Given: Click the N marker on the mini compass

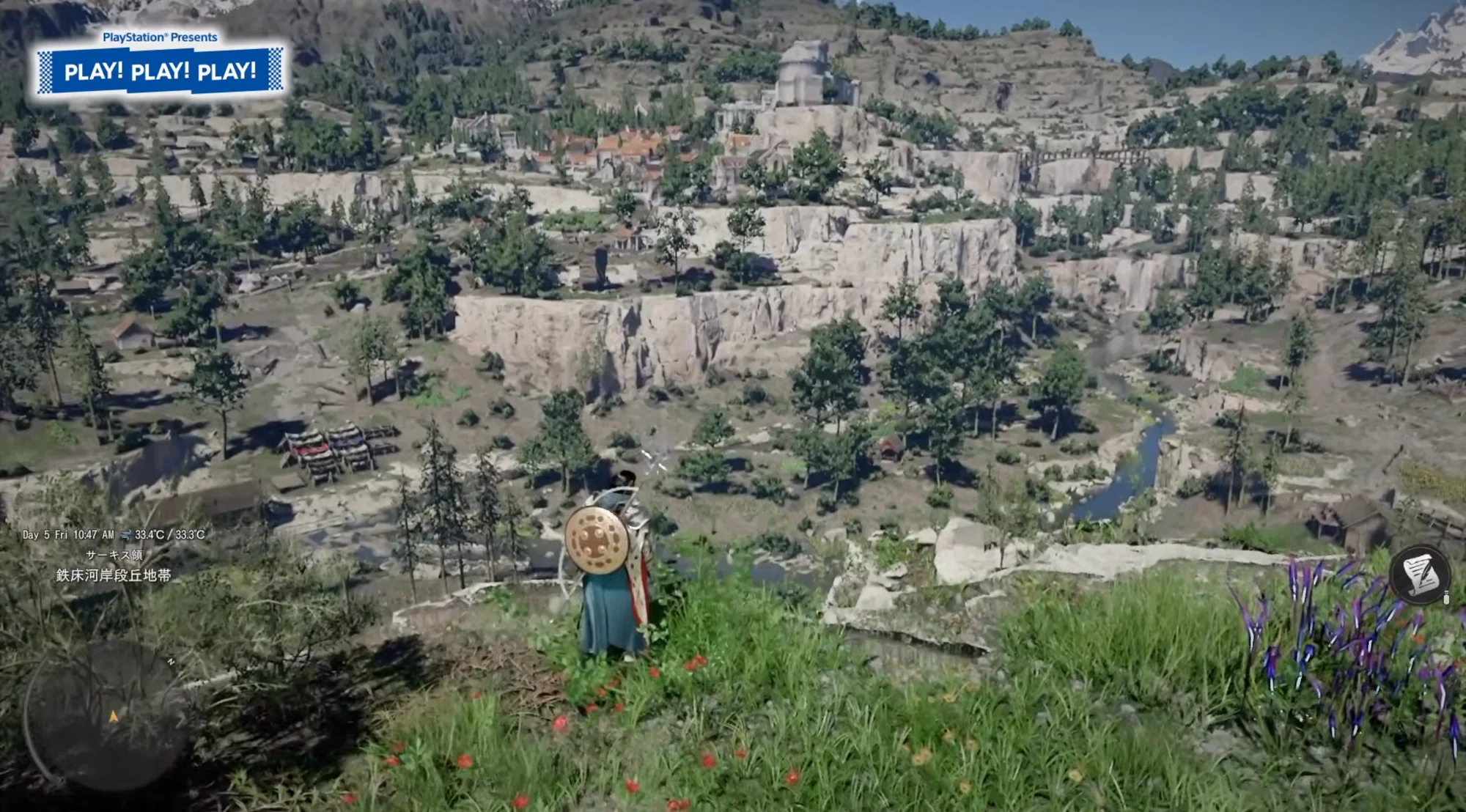Looking at the screenshot, I should tap(172, 661).
